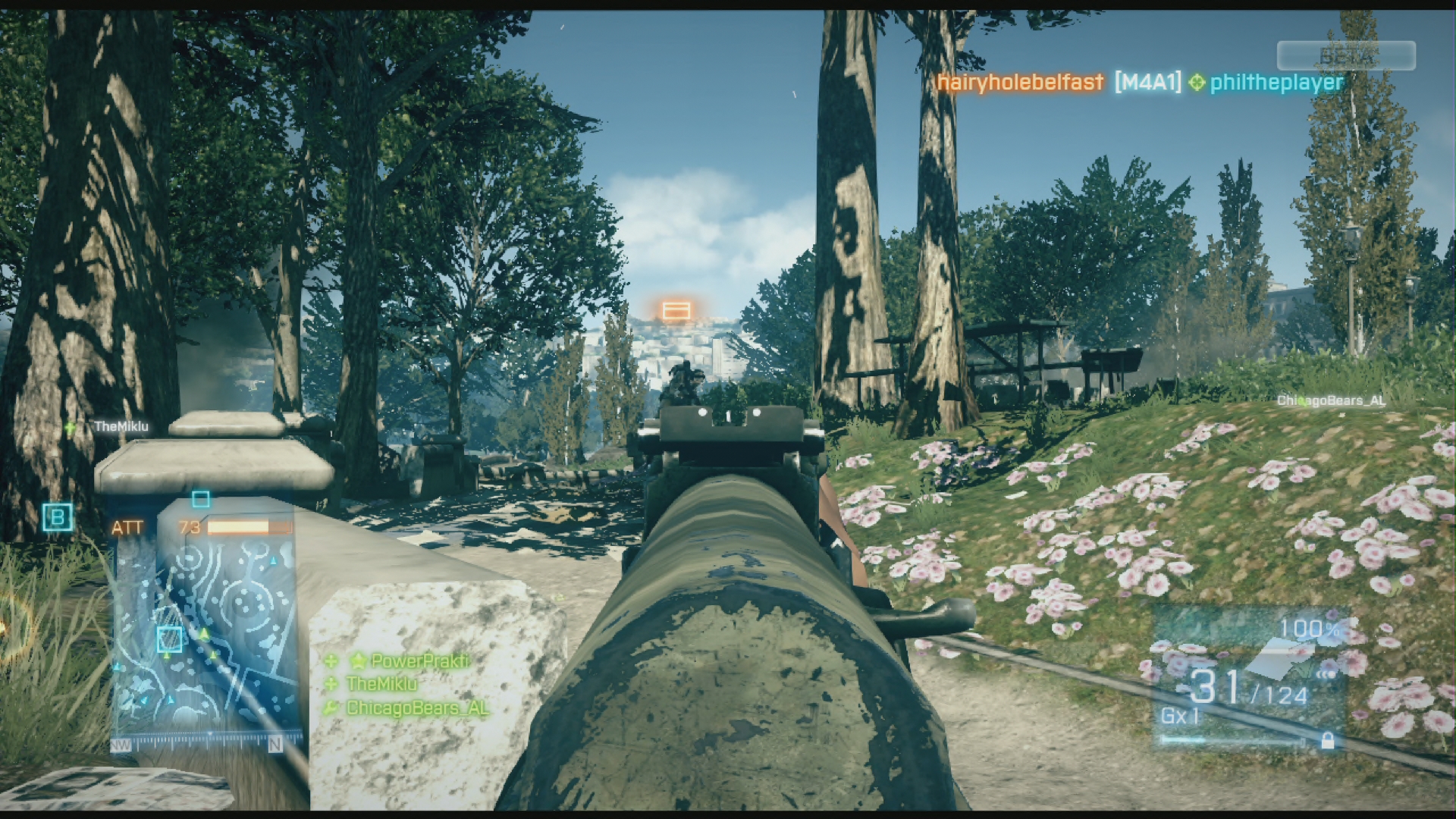Select squad member PowerPrakti in list
Screen dimensions: 1456x819
419,661
